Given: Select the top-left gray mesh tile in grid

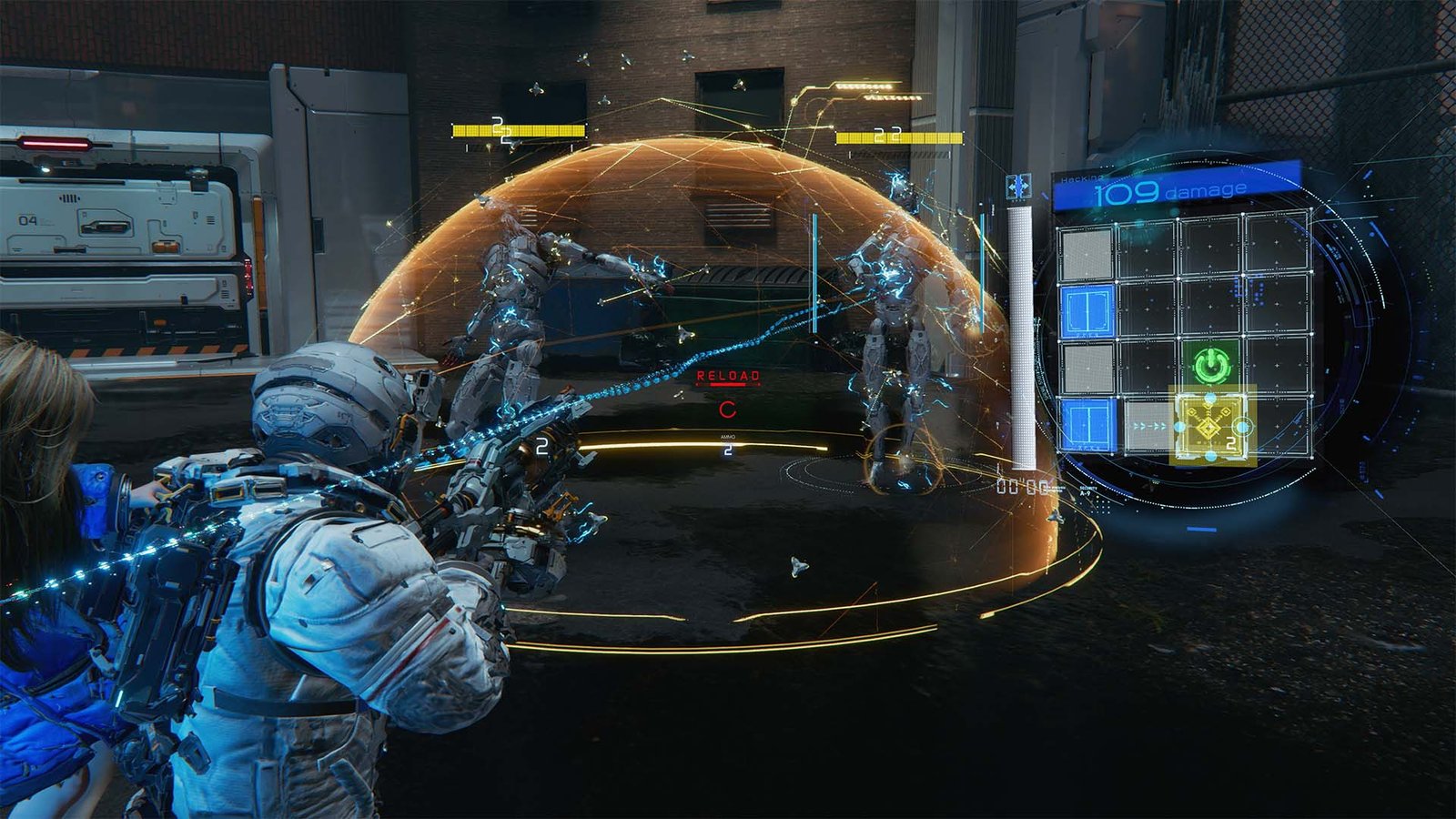Looking at the screenshot, I should (x=1085, y=253).
